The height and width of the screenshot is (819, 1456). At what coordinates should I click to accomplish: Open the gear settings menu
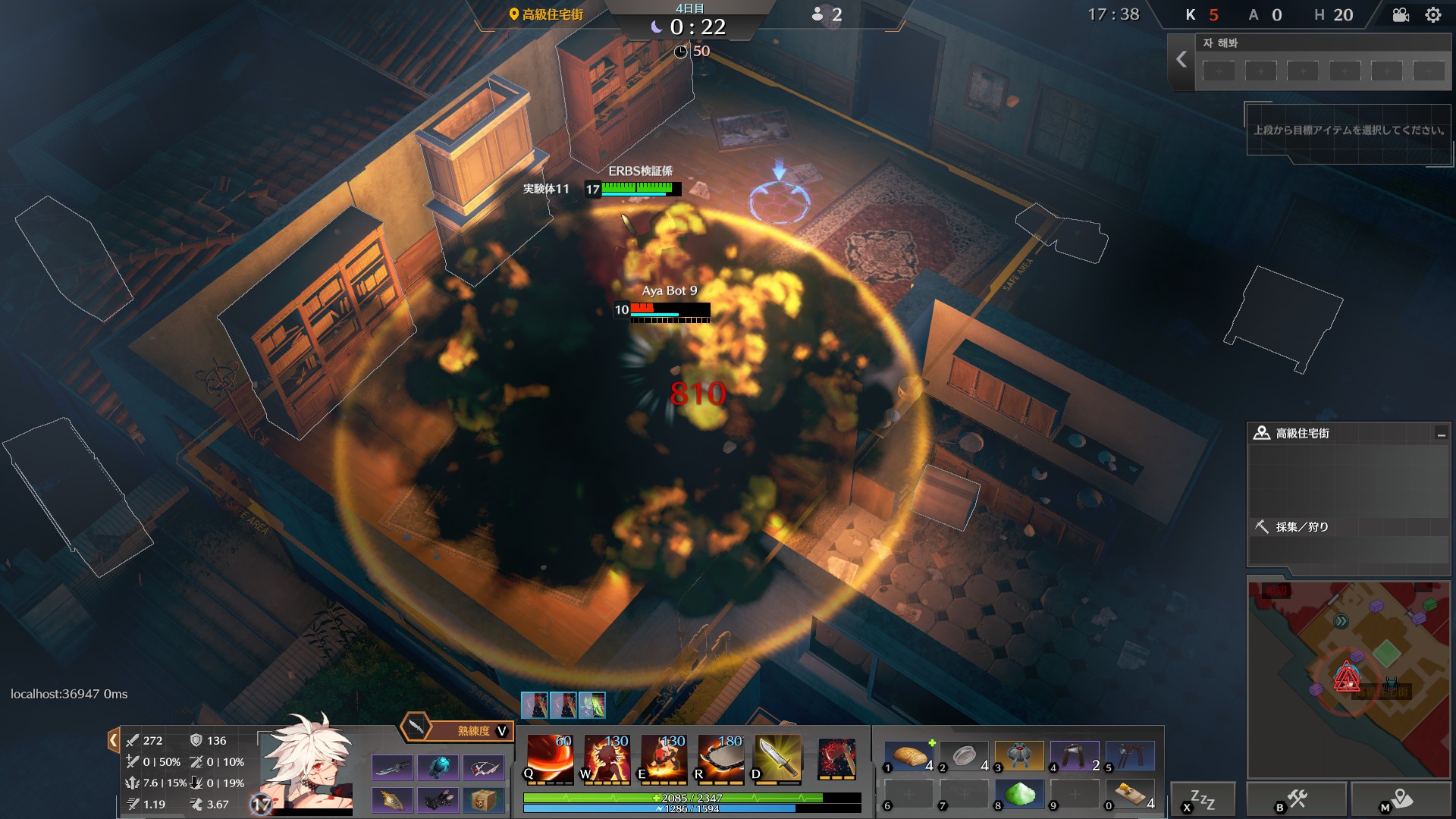click(x=1432, y=15)
